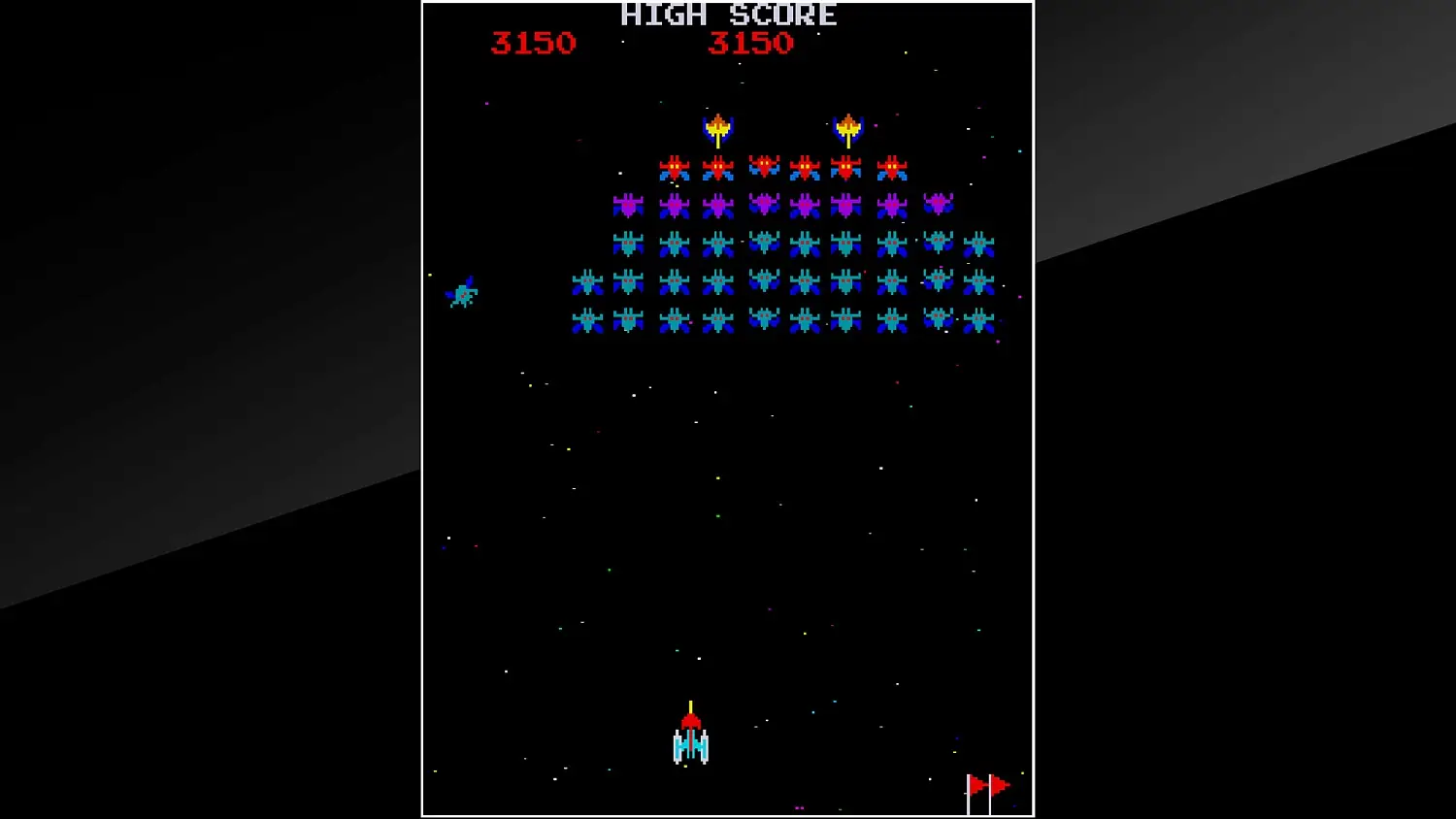
Task: Click the leftmost teal alien in bottom row
Action: pyautogui.click(x=588, y=321)
